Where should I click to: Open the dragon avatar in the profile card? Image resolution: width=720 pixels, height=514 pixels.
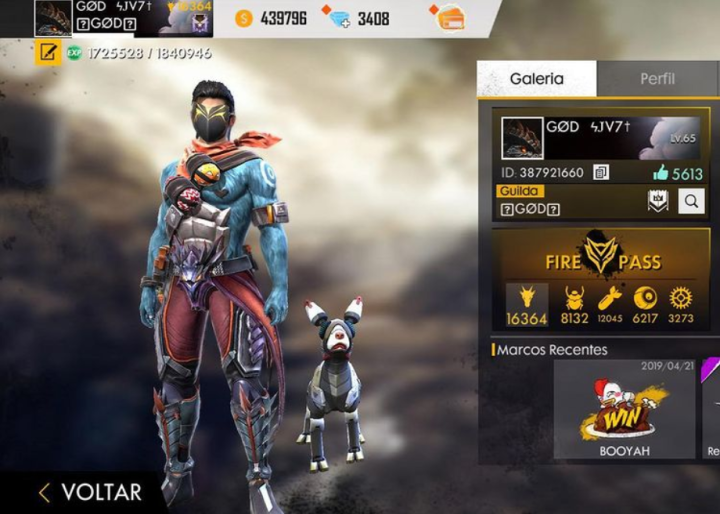tap(521, 138)
